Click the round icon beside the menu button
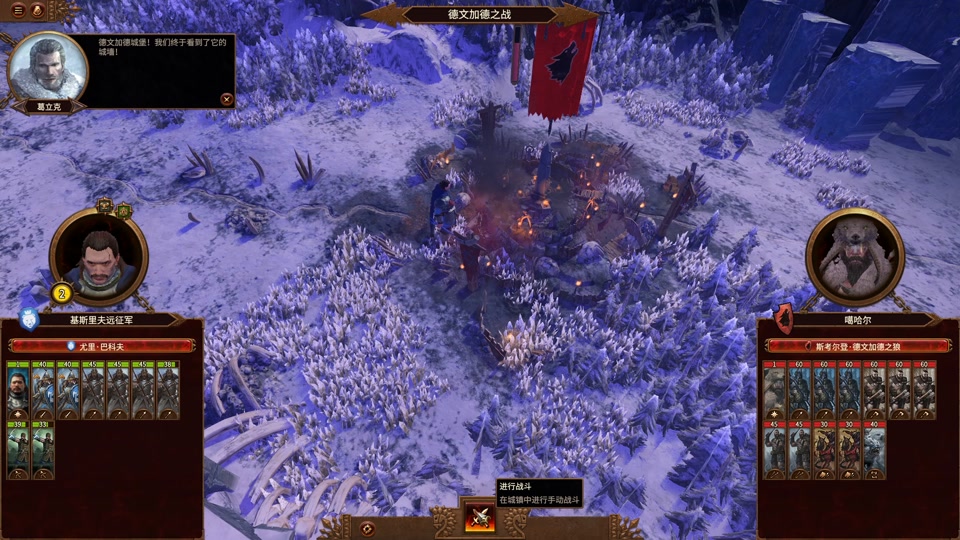The height and width of the screenshot is (540, 960). tap(37, 10)
